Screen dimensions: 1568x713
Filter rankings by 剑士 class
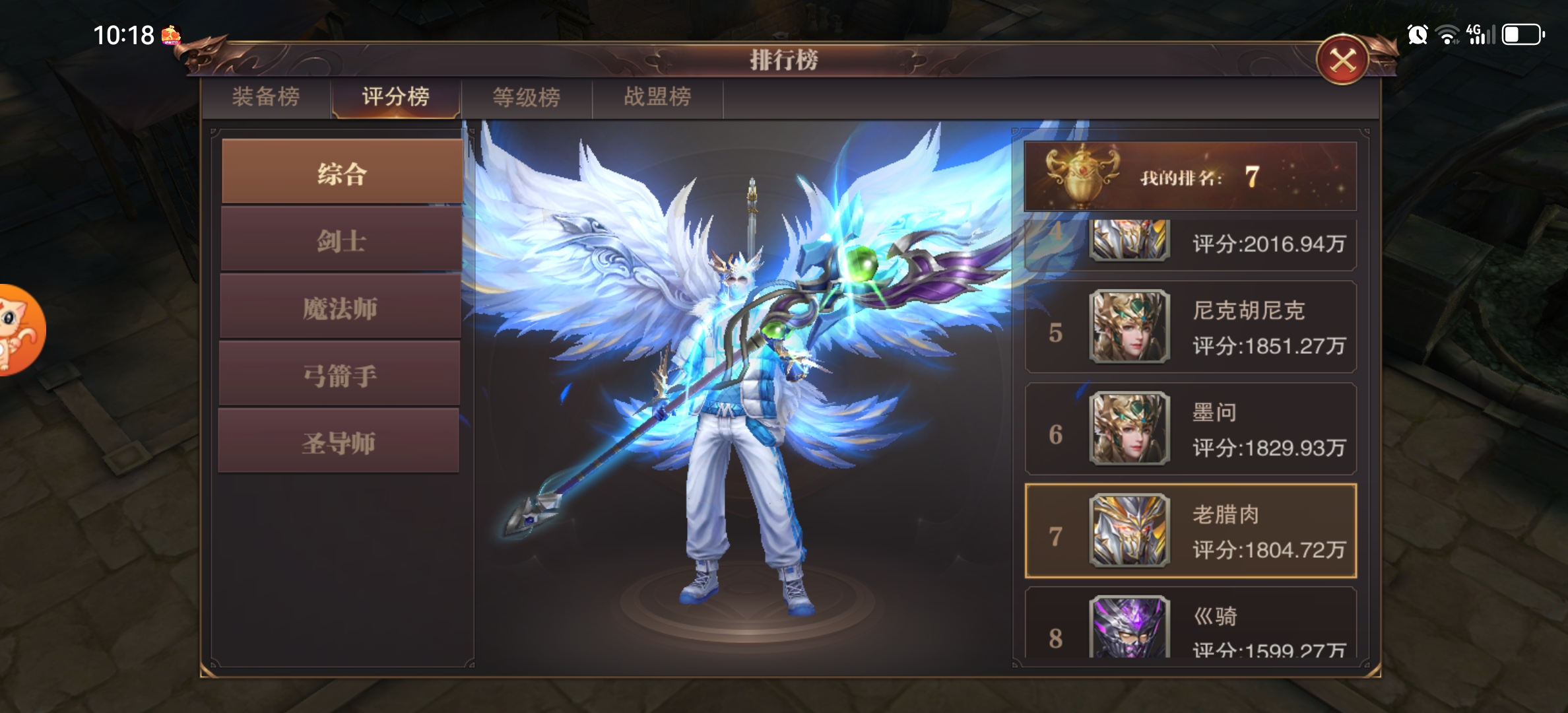click(x=341, y=240)
